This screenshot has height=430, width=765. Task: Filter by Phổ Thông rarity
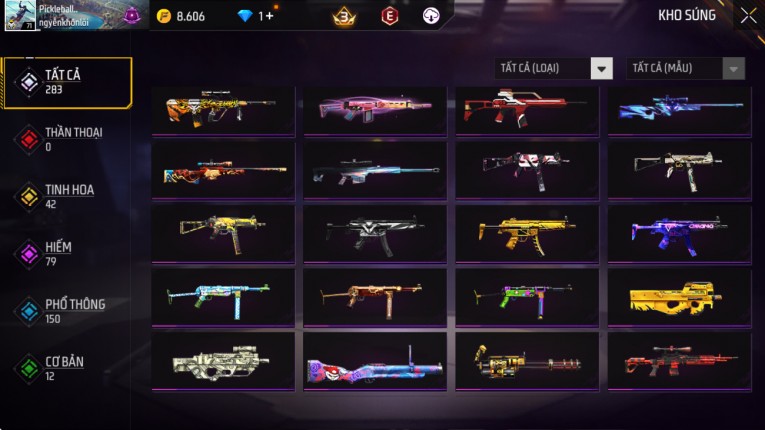tap(66, 310)
